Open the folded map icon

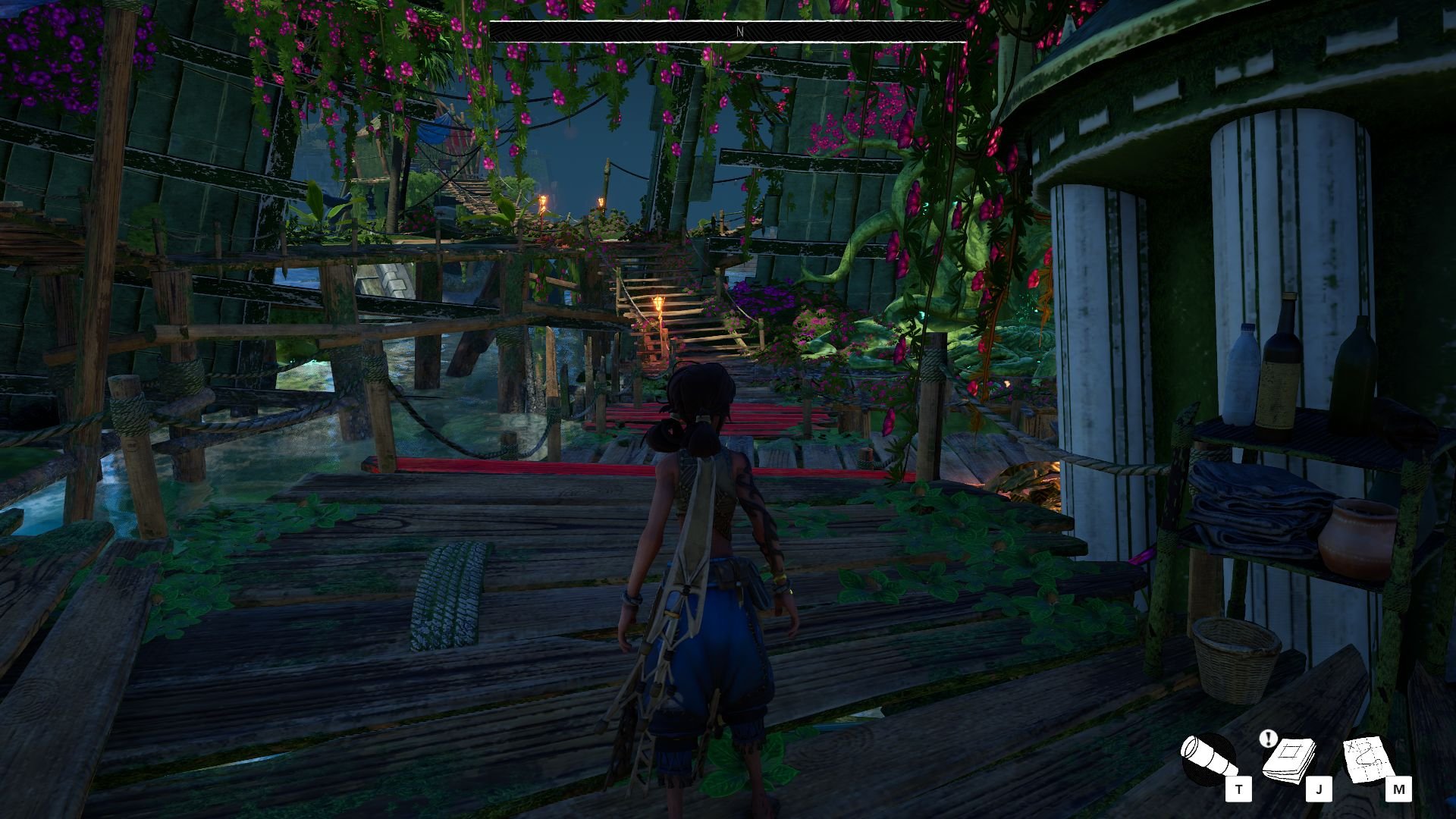click(x=1368, y=759)
